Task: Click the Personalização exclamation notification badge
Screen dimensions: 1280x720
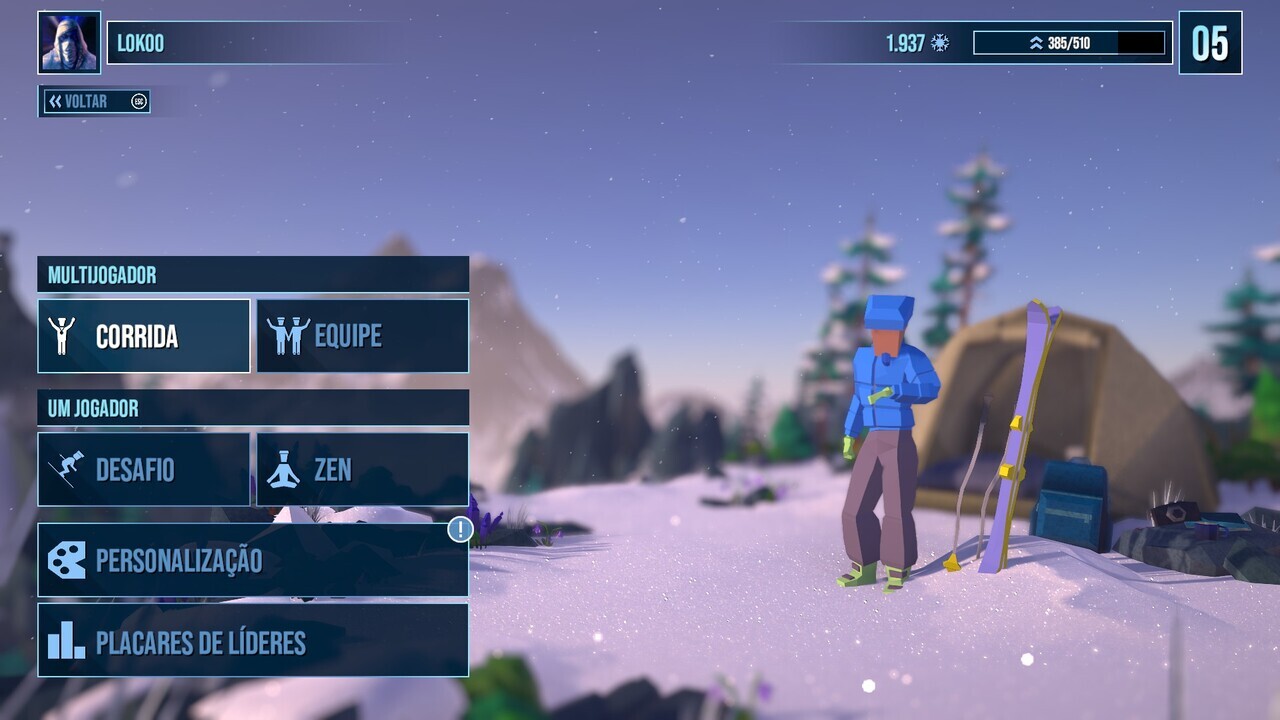Action: pos(460,529)
